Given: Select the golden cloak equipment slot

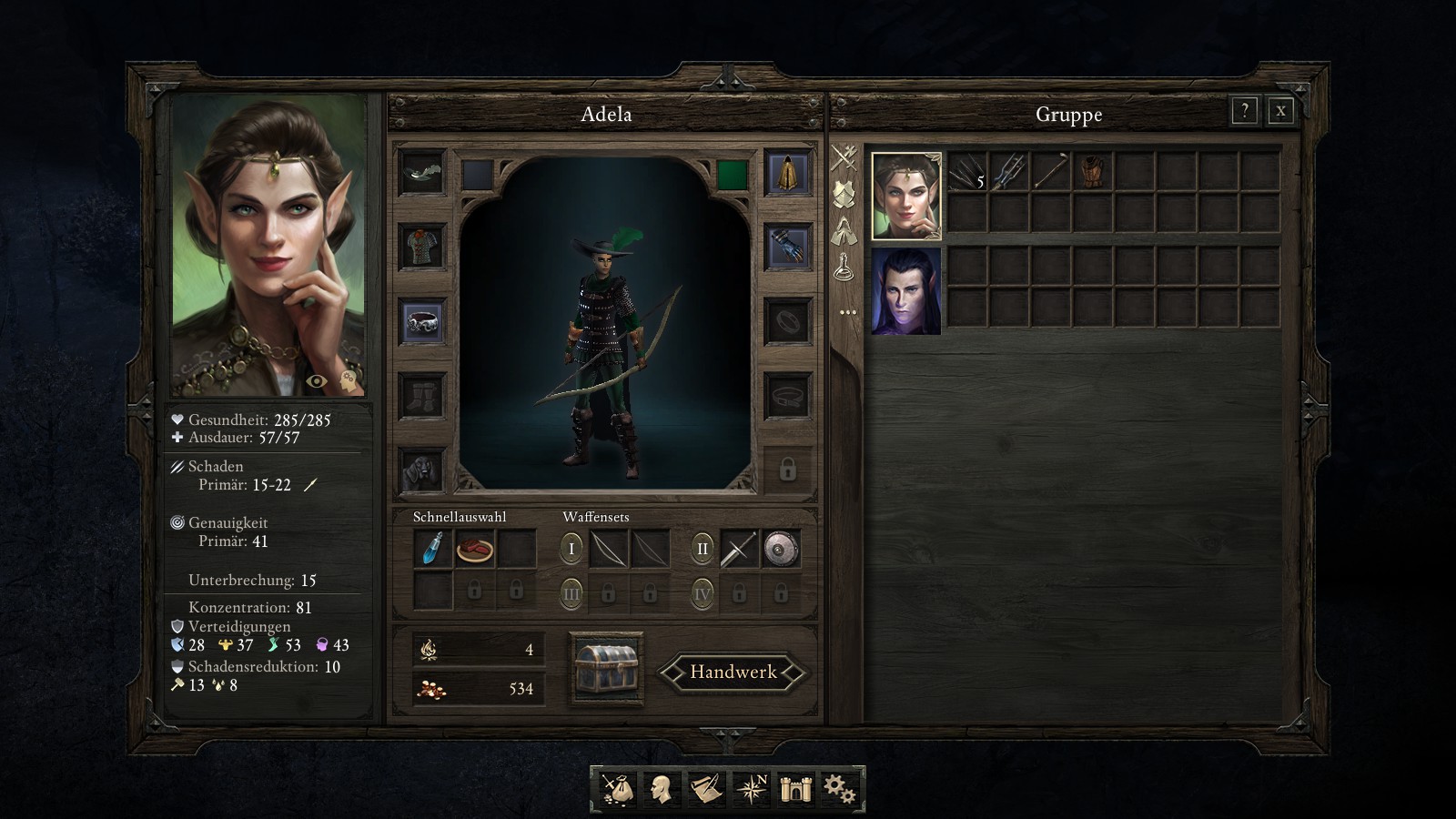Looking at the screenshot, I should coord(787,172).
